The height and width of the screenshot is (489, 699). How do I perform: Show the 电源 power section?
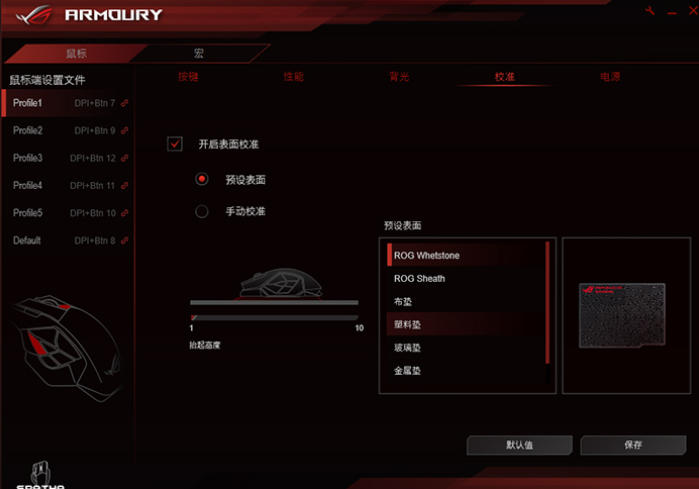click(x=610, y=77)
